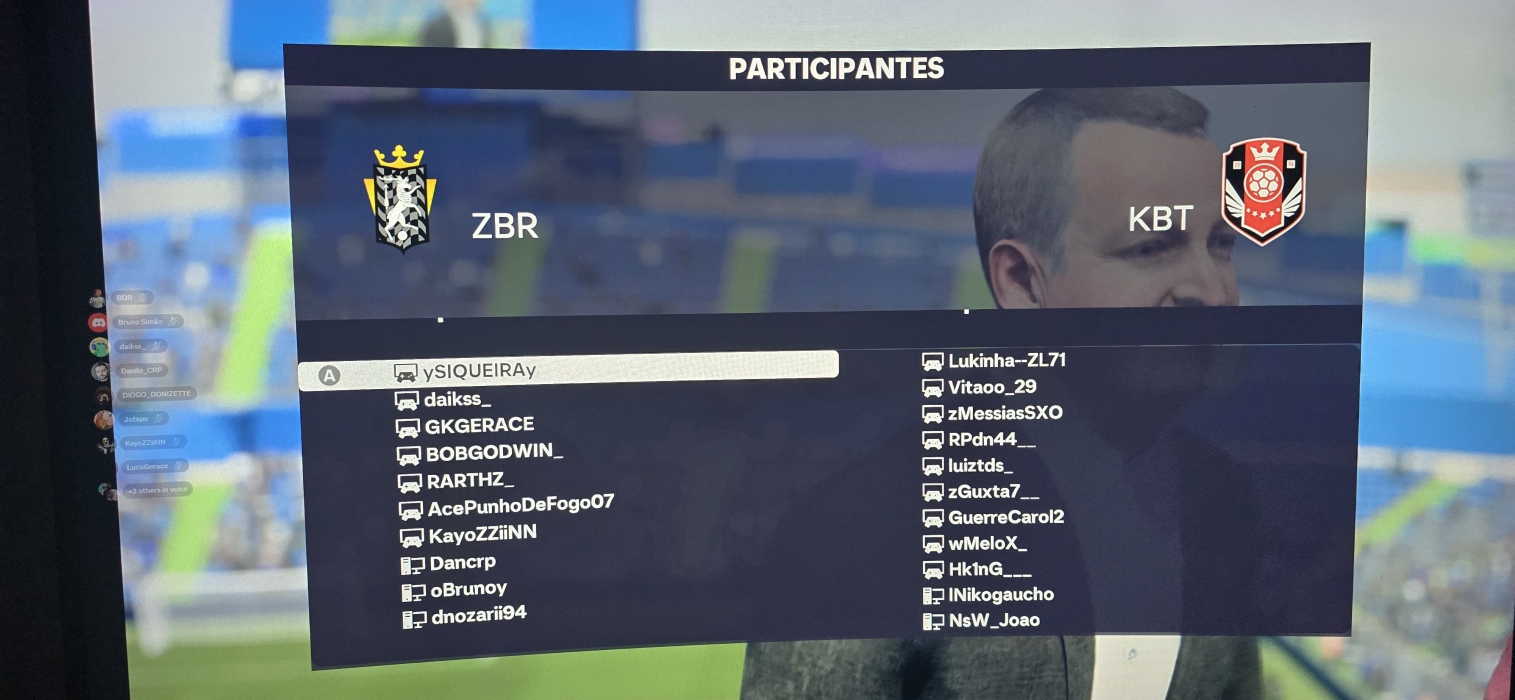Select GuerreCarol2 from KBT team
Viewport: 1515px width, 700px height.
[1005, 518]
